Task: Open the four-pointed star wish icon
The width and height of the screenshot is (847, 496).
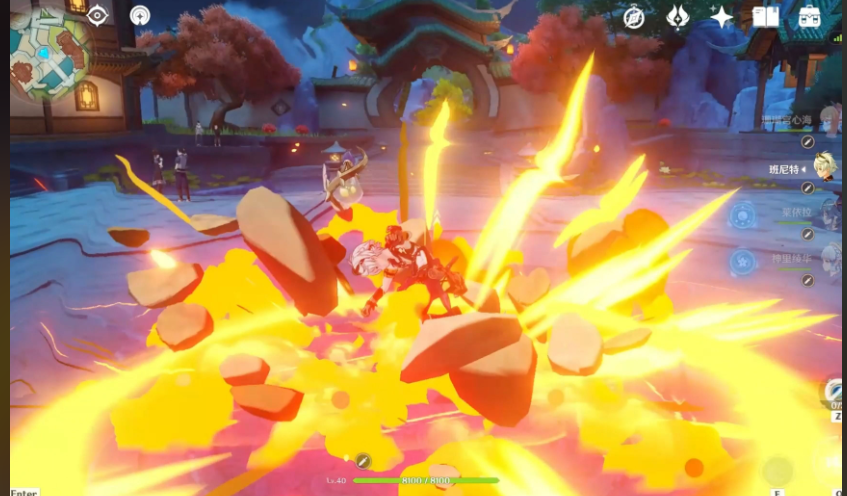Action: (721, 16)
